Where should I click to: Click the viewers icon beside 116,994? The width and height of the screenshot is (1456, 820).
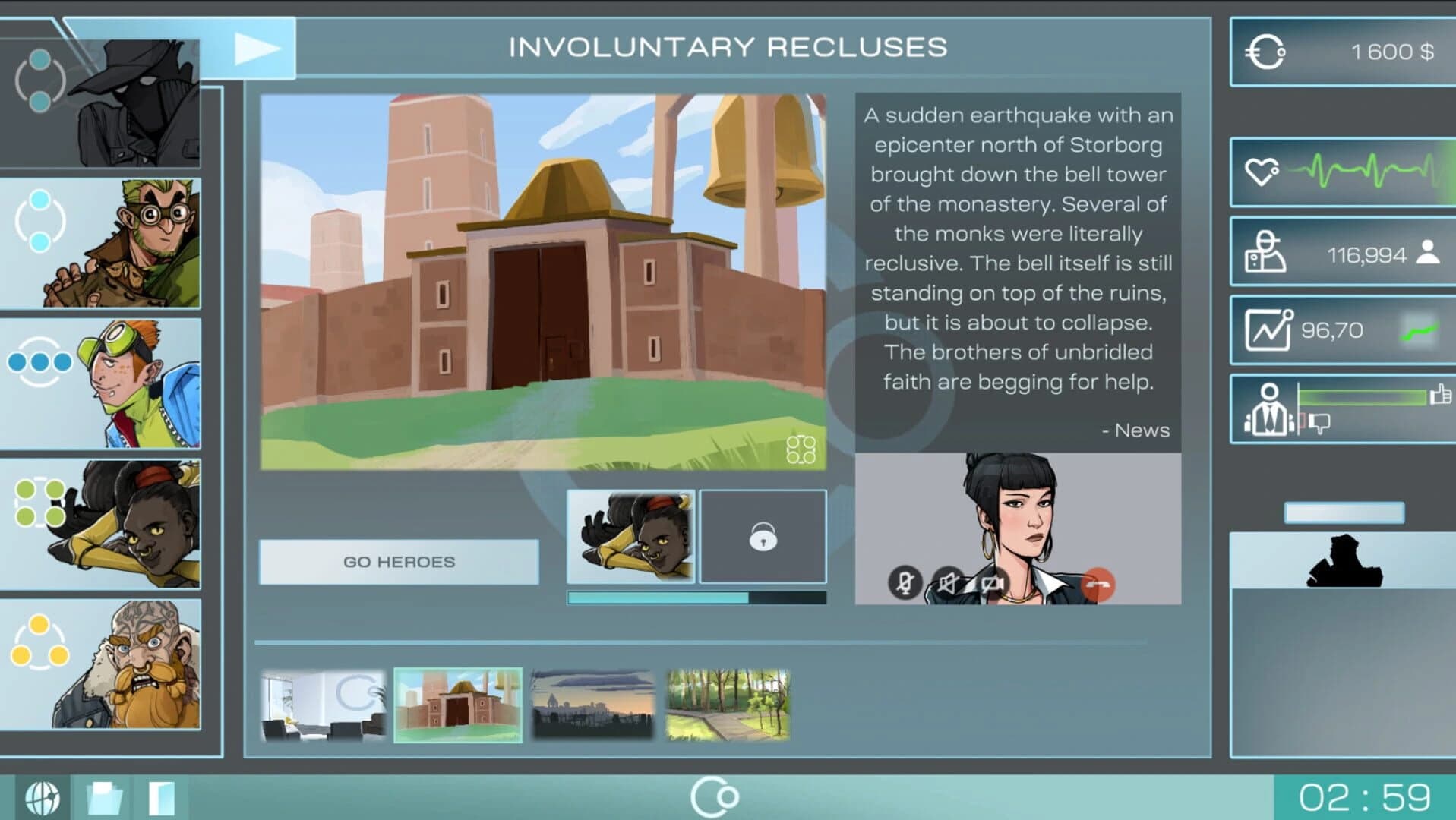1265,252
